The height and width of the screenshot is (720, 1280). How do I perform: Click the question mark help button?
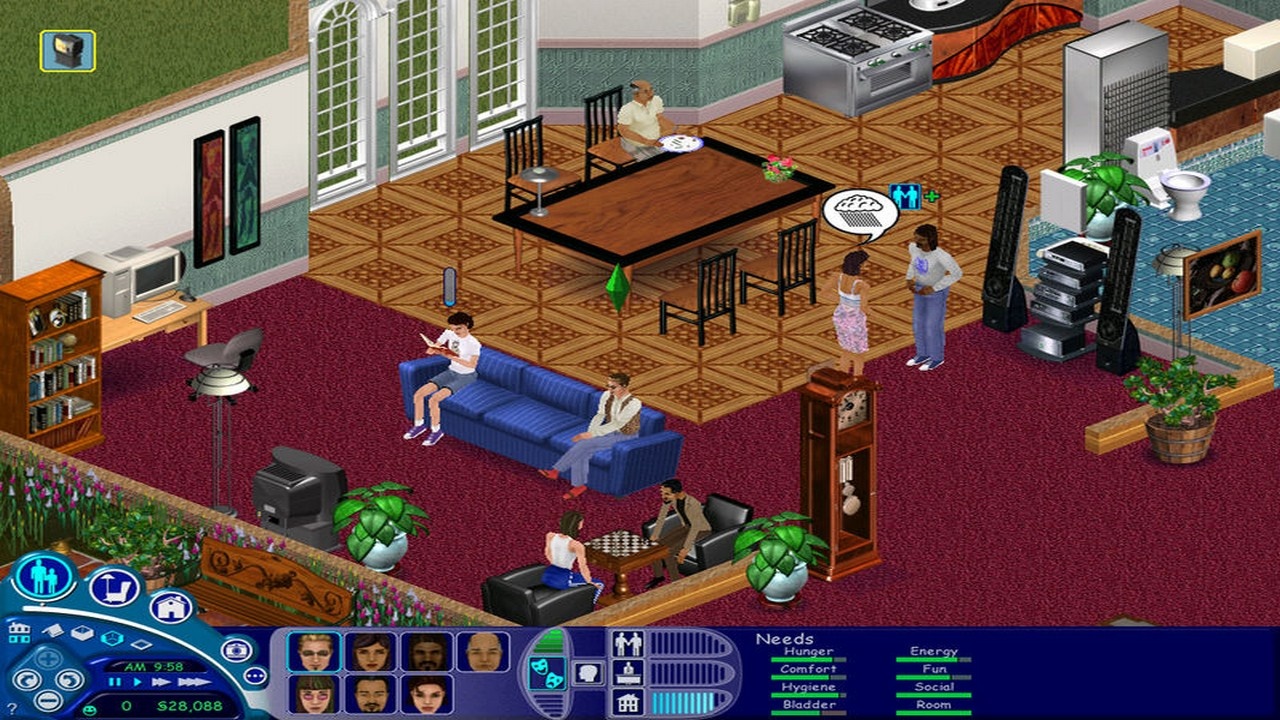coord(12,707)
